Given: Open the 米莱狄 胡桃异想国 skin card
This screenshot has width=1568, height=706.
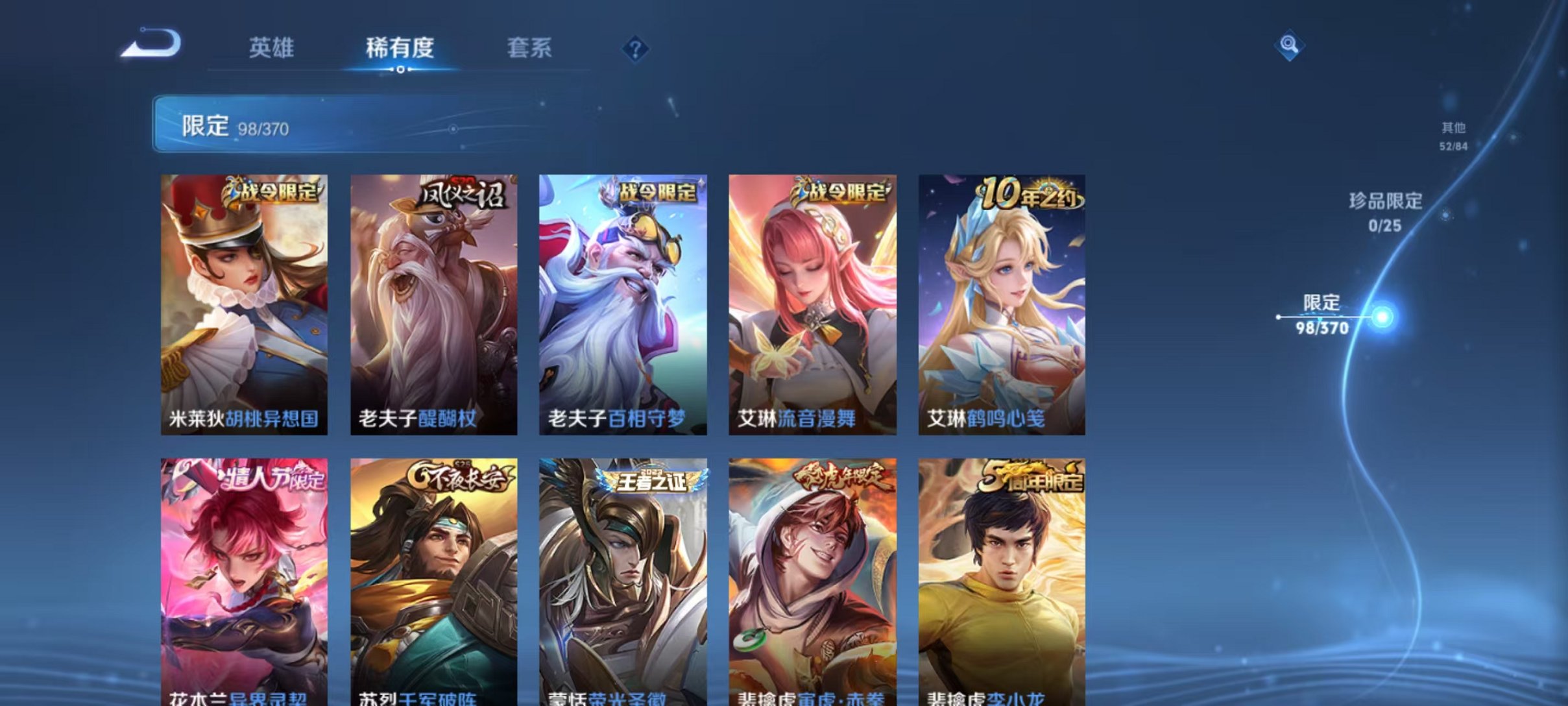Looking at the screenshot, I should click(245, 305).
